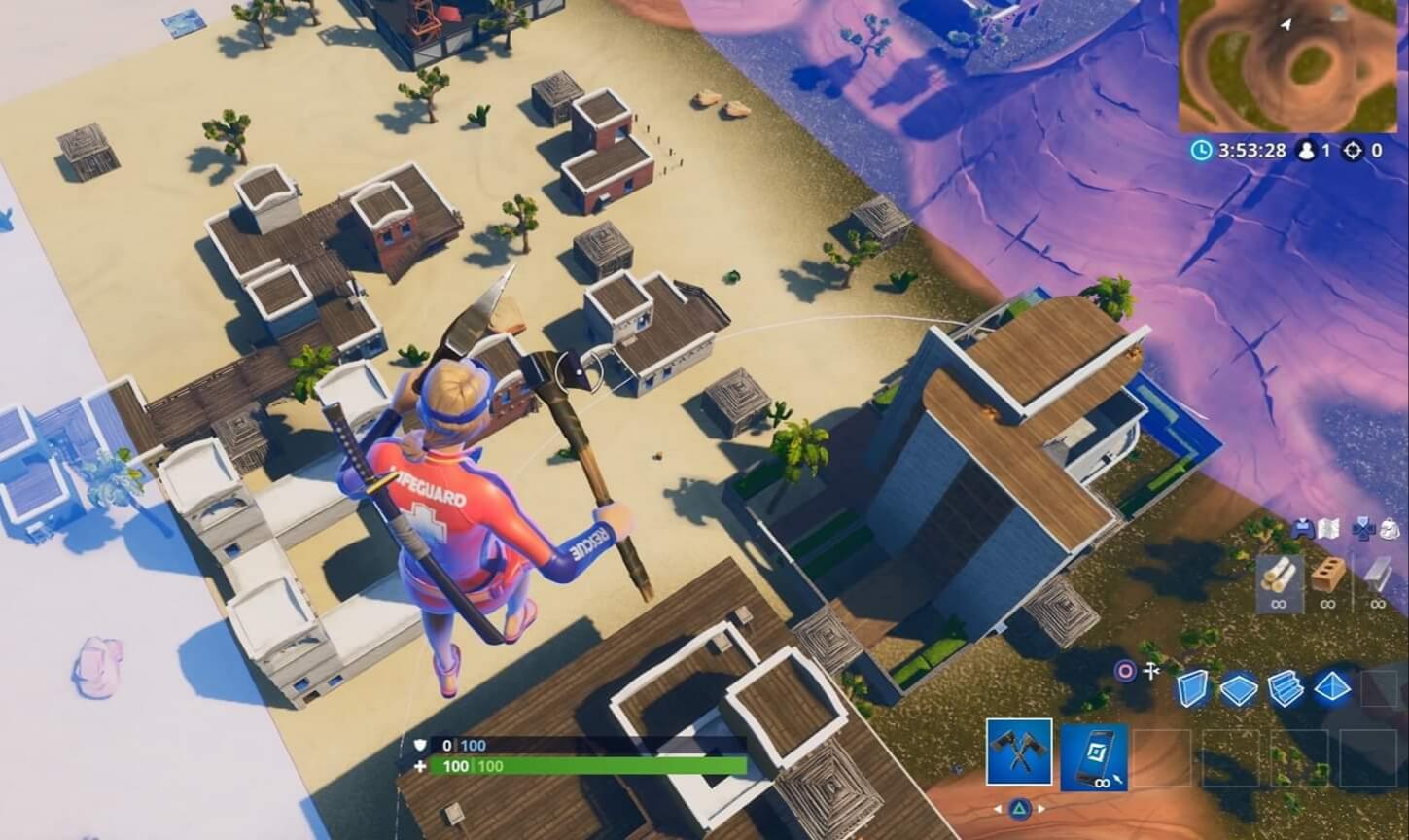Select the build phone tool in hotbar
Image resolution: width=1409 pixels, height=840 pixels.
click(x=1094, y=759)
